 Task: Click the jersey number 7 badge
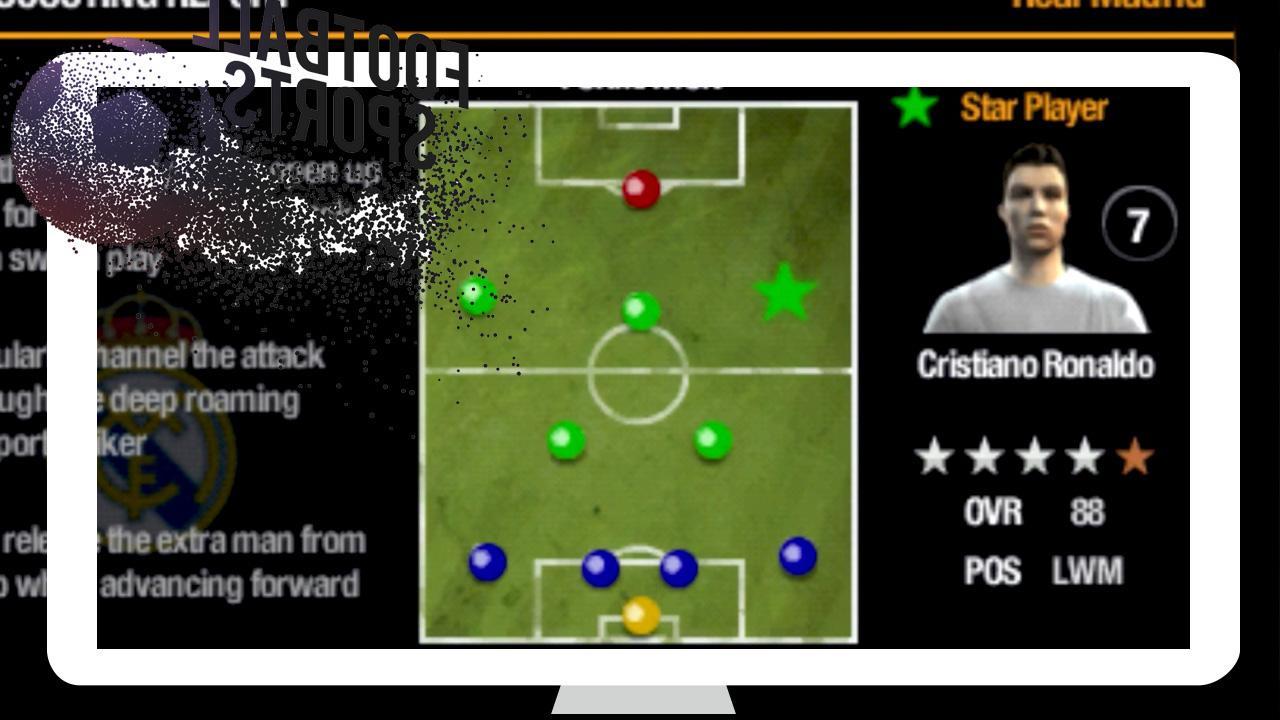pos(1140,225)
